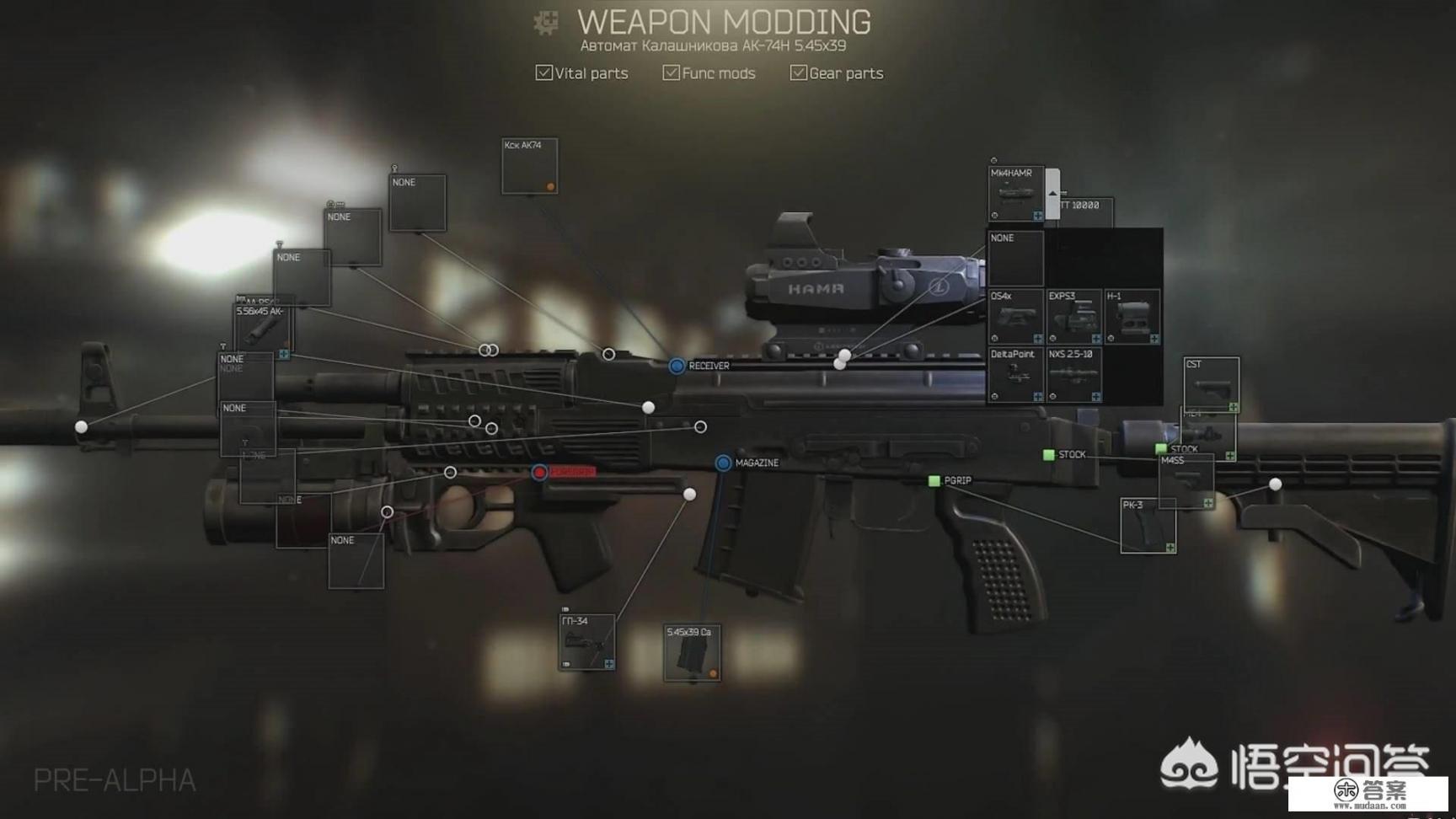Select the DeltaPoint sight option
The height and width of the screenshot is (819, 1456).
click(1015, 375)
